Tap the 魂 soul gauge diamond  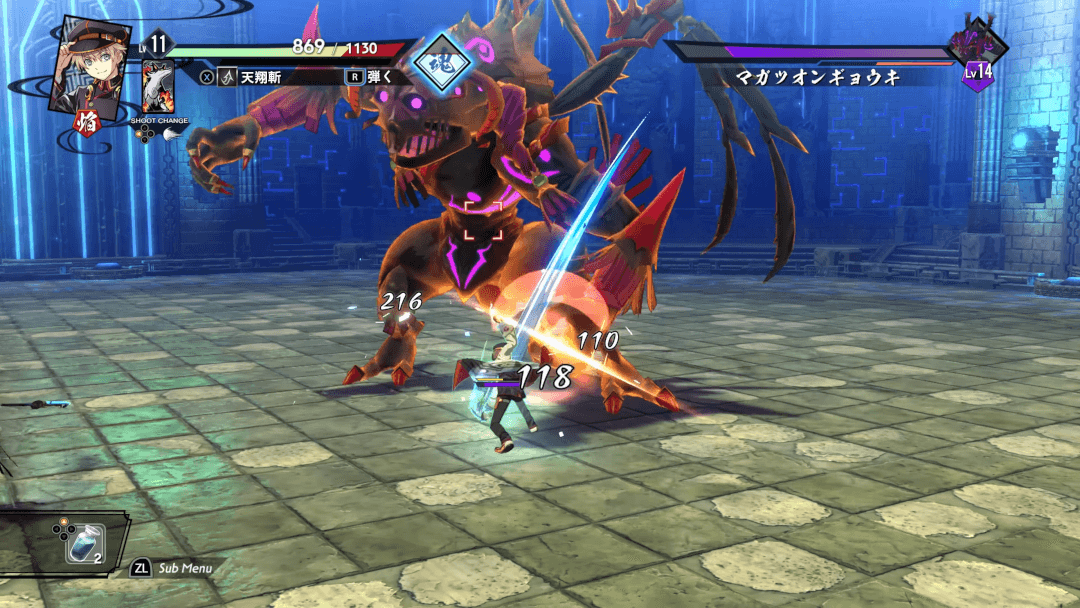tap(442, 63)
